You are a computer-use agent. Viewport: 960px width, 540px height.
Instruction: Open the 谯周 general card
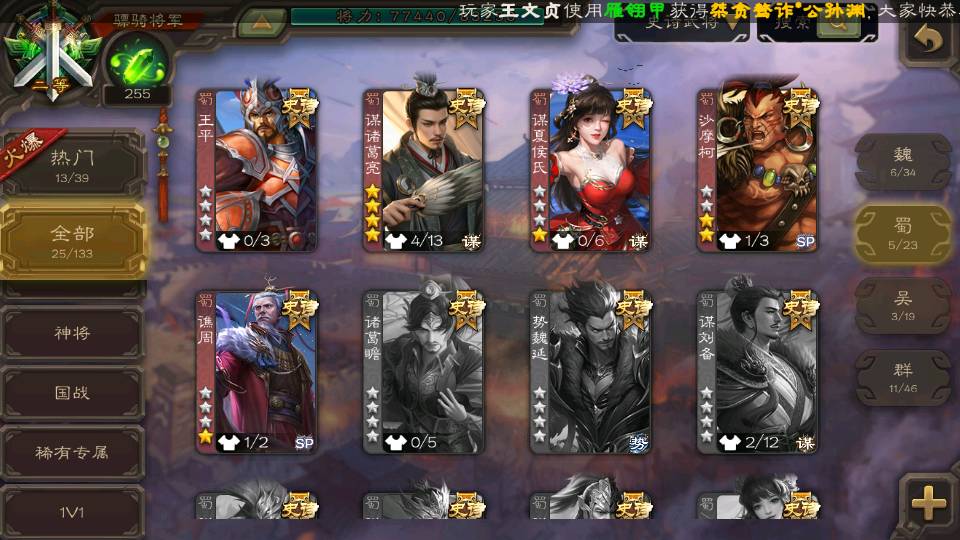click(257, 372)
